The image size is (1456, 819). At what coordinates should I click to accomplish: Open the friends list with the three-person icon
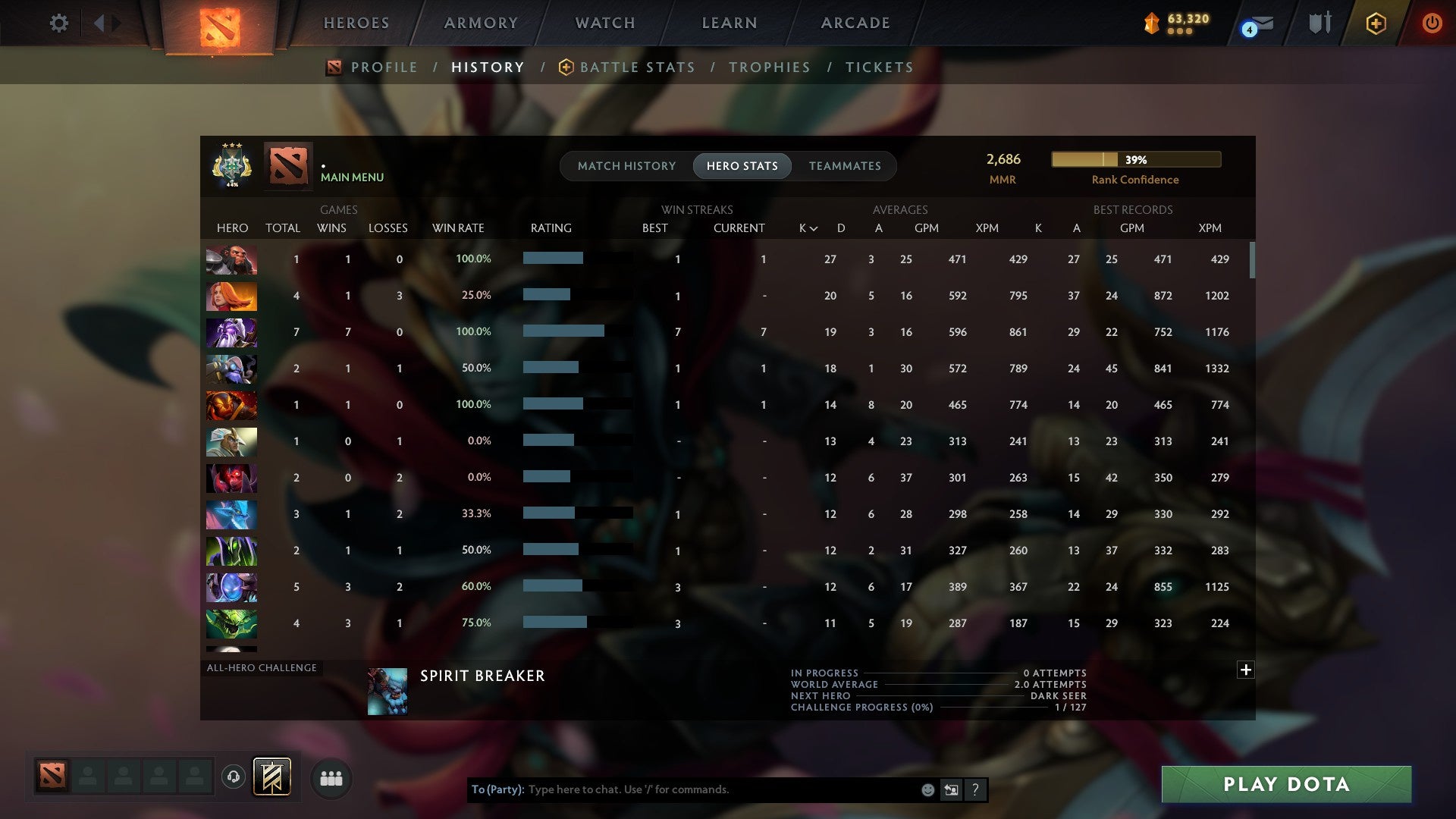point(331,778)
